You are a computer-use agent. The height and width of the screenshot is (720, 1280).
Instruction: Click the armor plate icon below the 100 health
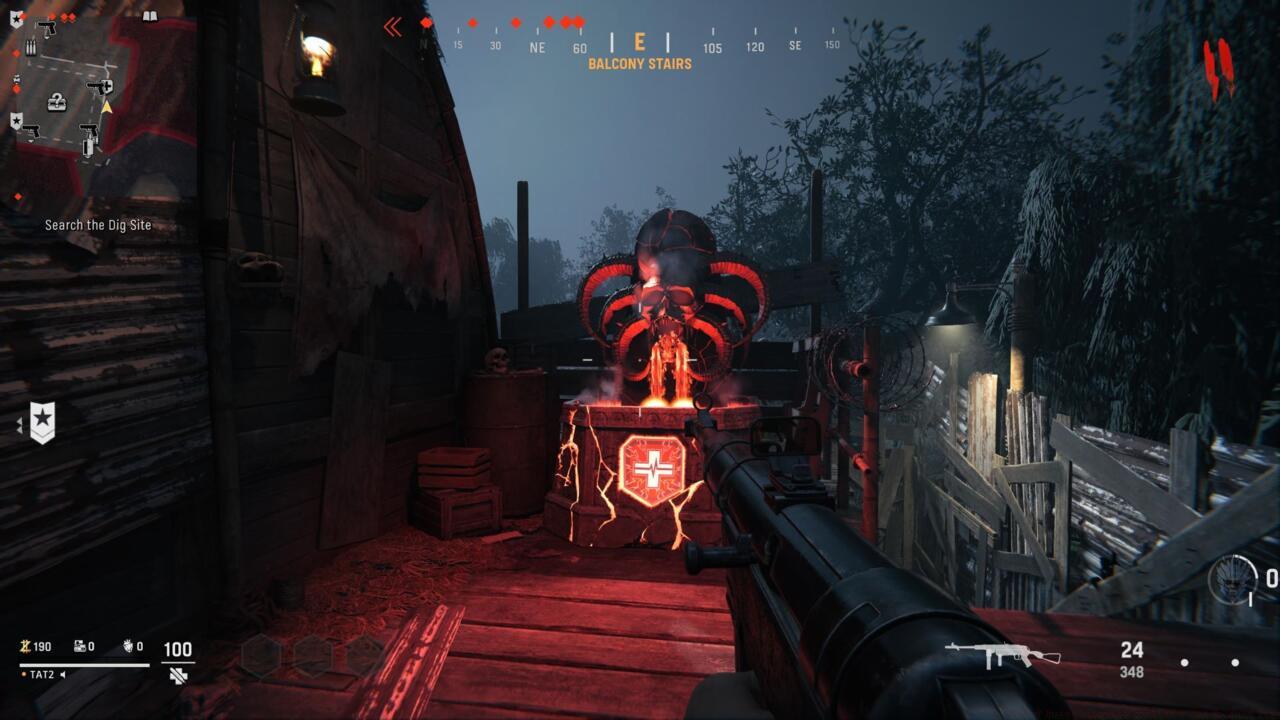coord(177,676)
